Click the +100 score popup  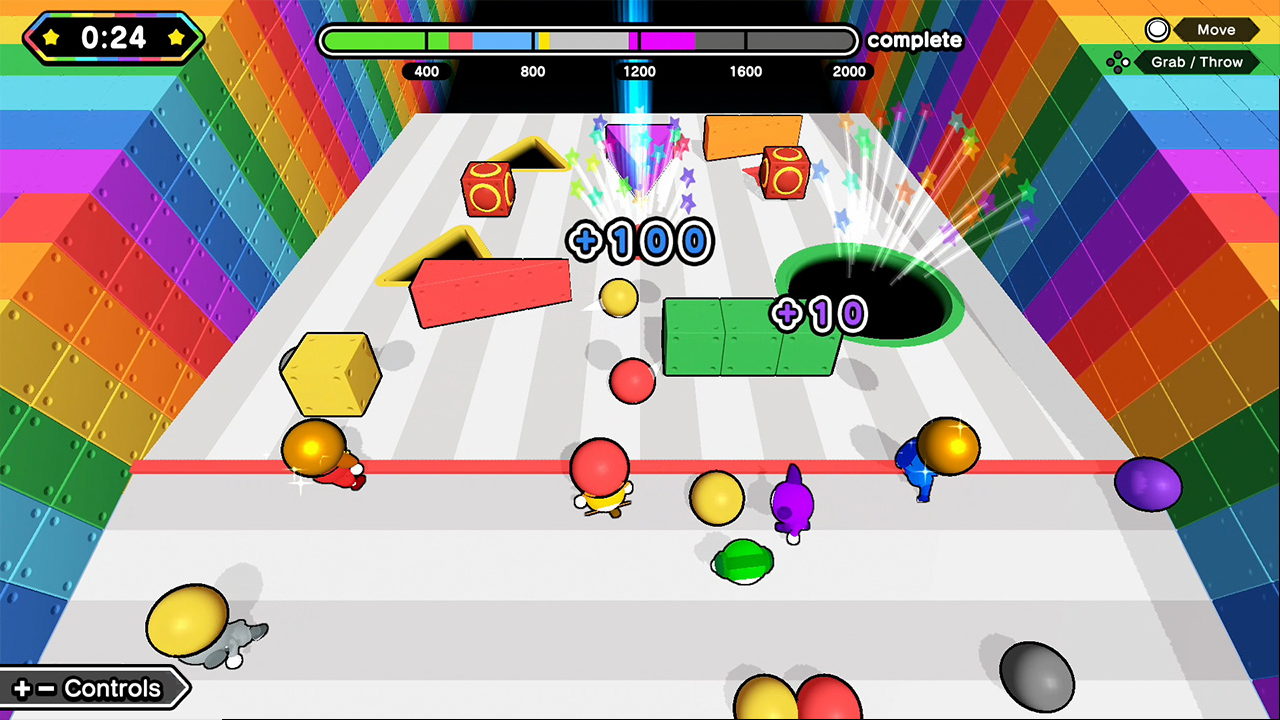tap(639, 240)
